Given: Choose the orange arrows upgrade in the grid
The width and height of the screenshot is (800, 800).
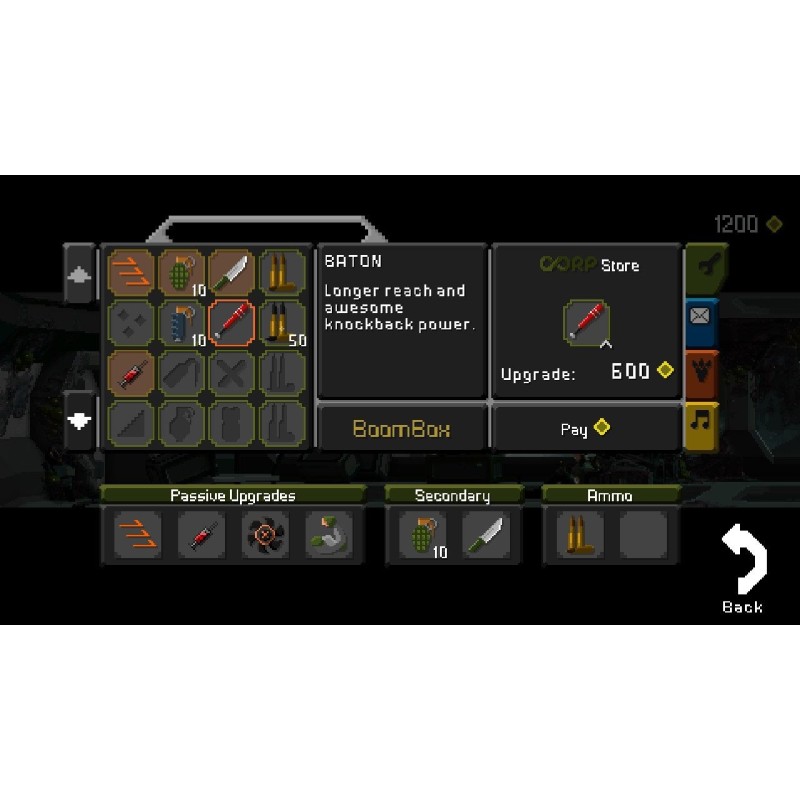Looking at the screenshot, I should 130,272.
